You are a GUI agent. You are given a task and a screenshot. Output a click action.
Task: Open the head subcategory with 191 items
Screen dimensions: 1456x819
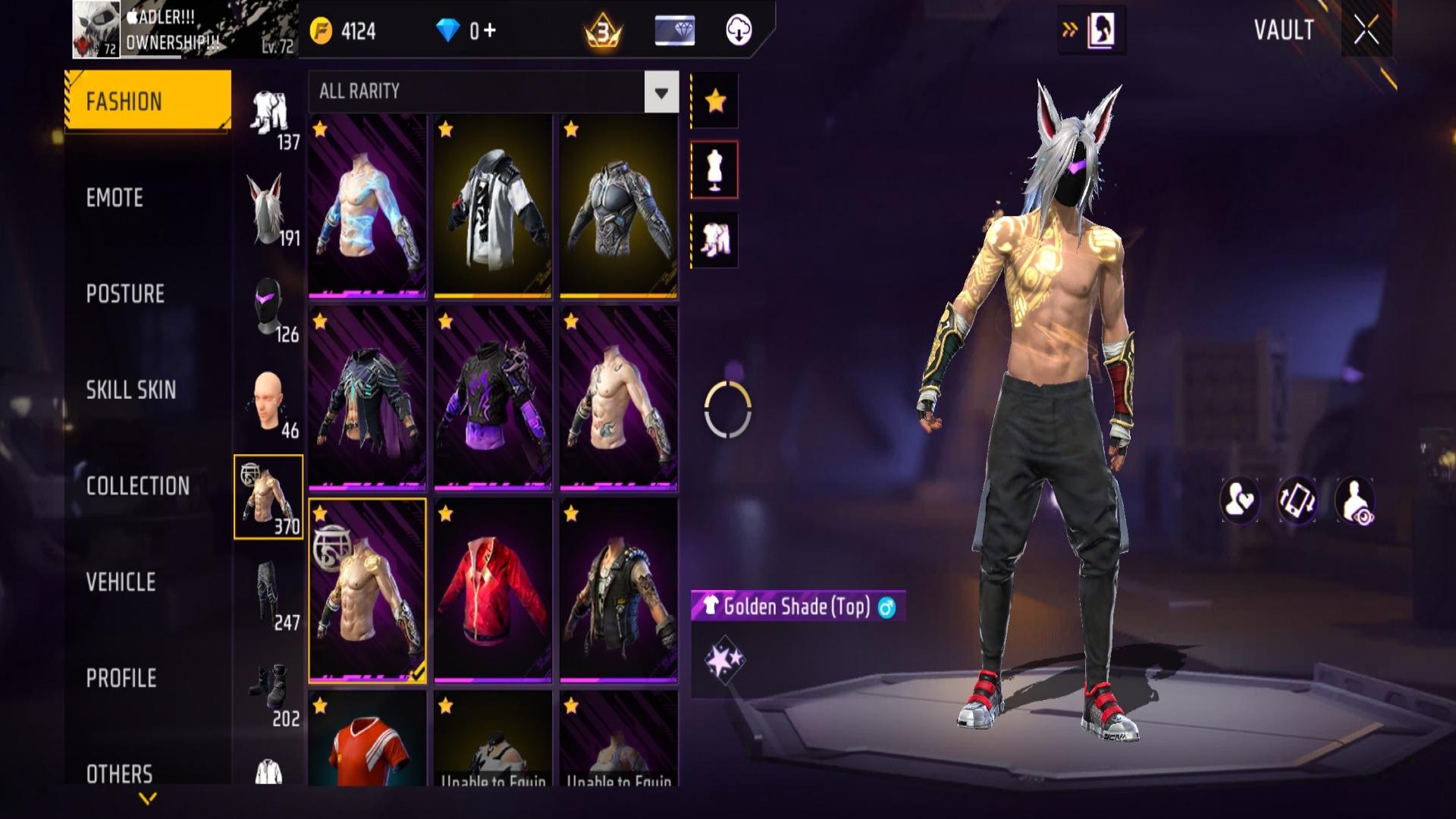[x=269, y=209]
